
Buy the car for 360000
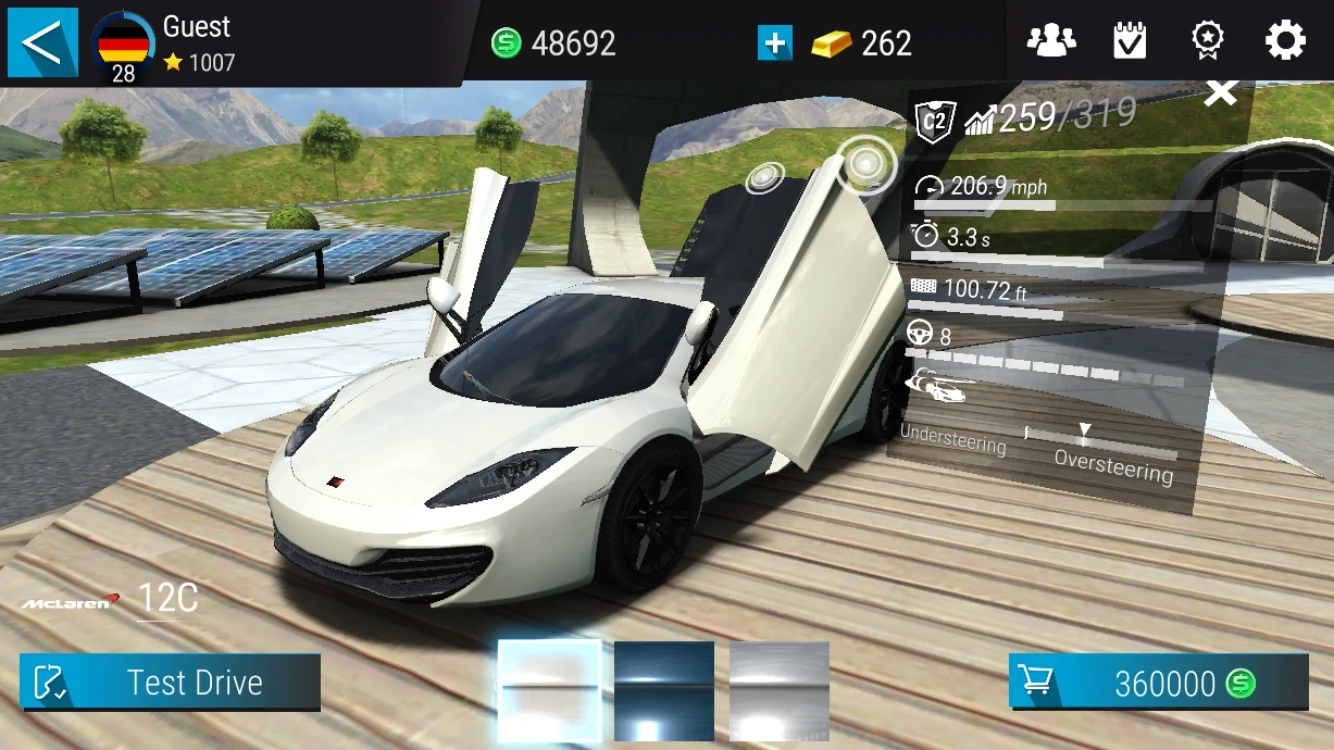pyautogui.click(x=1158, y=683)
